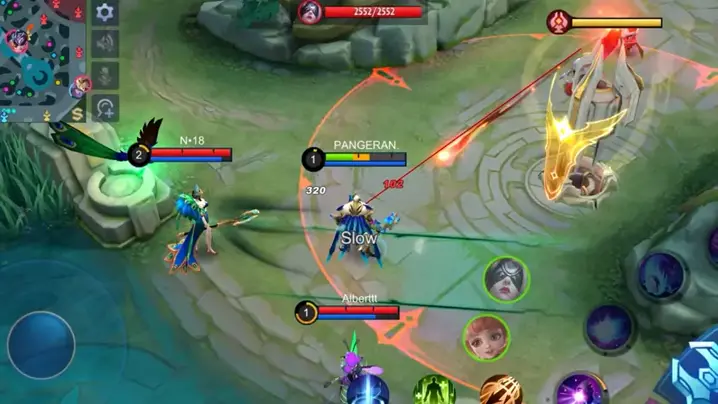
Task: Toggle the microphone voice chat button
Action: [x=105, y=76]
